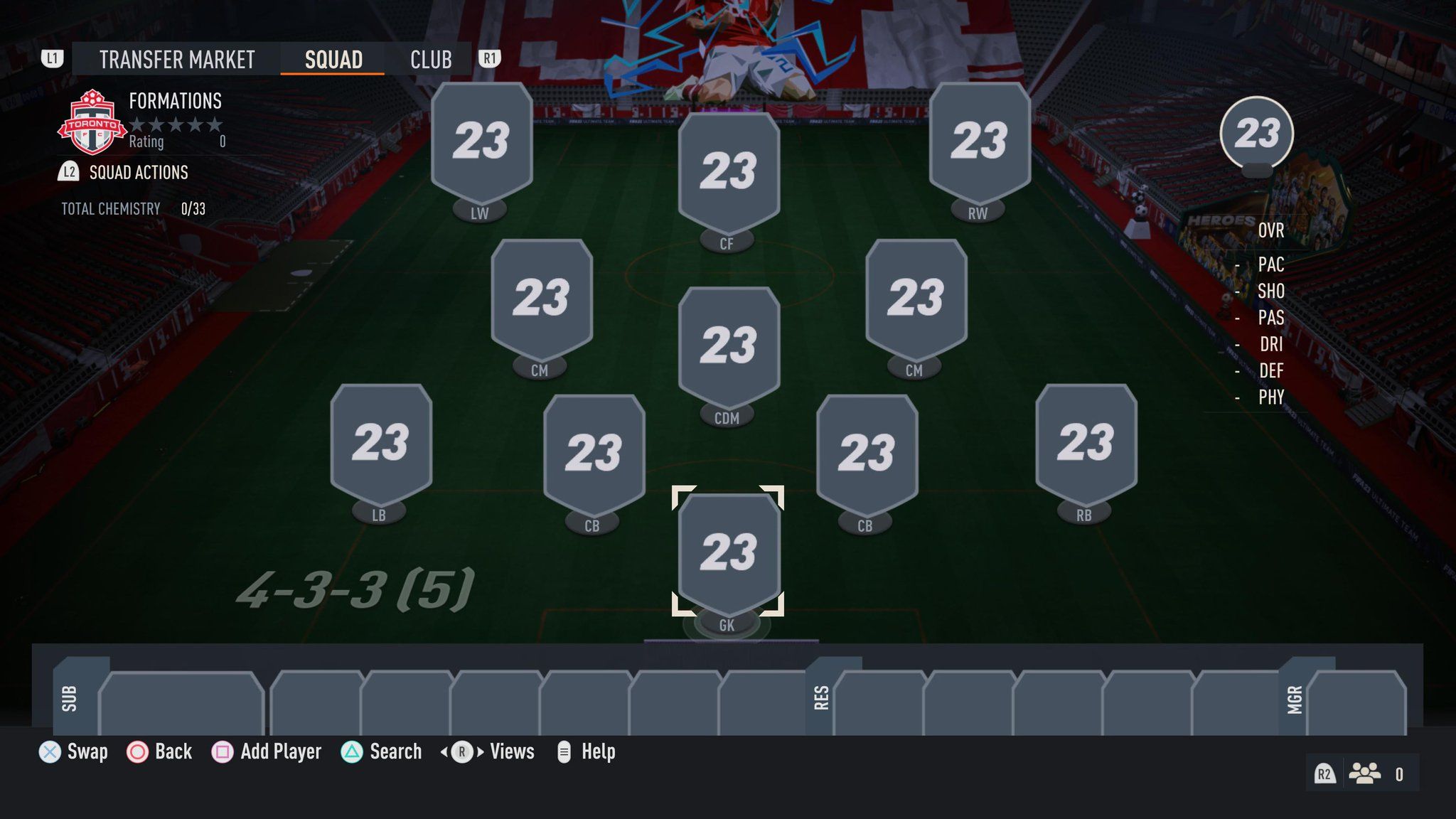The image size is (1456, 819).
Task: Switch to the Transfer Market tab
Action: [176, 60]
